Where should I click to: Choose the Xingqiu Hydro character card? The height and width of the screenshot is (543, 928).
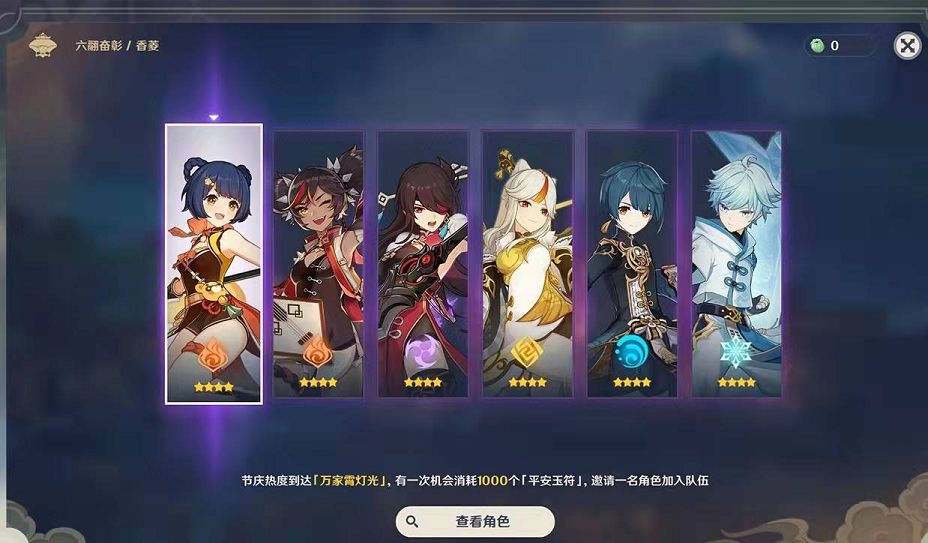tap(632, 264)
